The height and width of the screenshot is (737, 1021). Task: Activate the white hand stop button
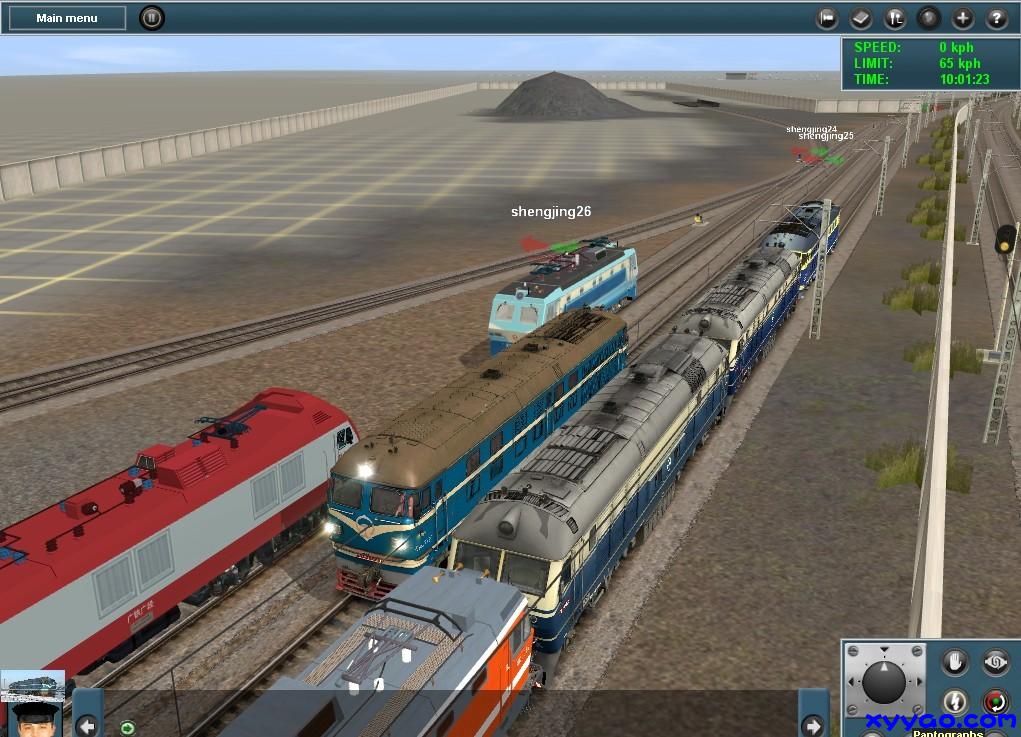pyautogui.click(x=955, y=662)
